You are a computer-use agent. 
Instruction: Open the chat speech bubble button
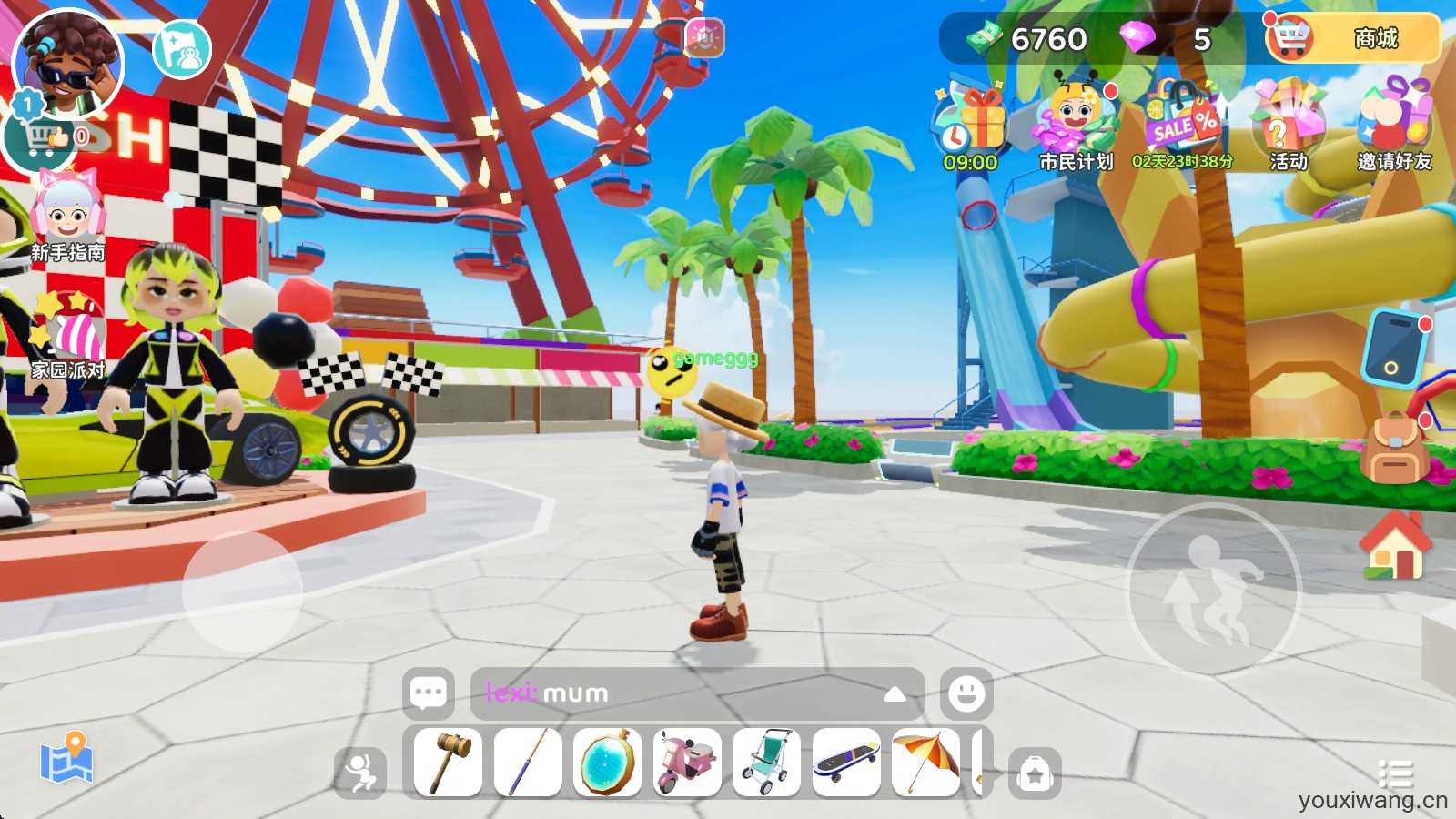pyautogui.click(x=429, y=693)
